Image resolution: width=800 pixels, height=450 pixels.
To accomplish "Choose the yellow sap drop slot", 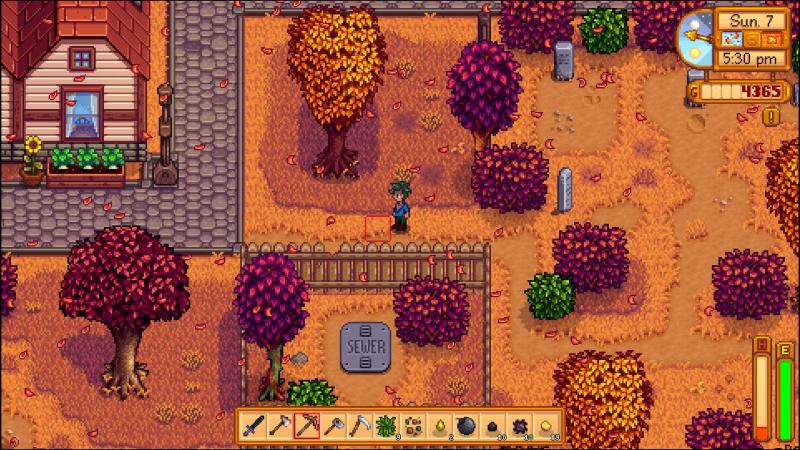I will point(439,425).
